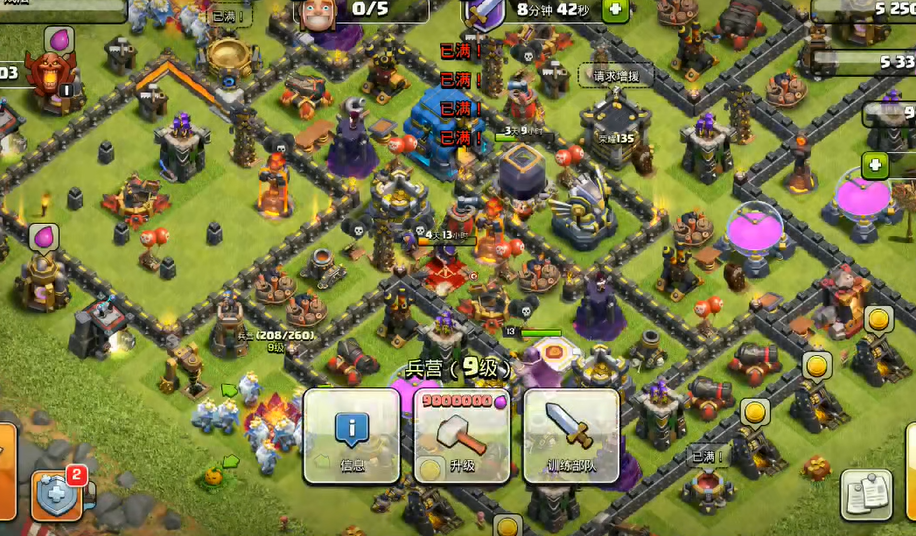Screen dimensions: 916x536
Task: Tap the 升级 upgrade hammer button
Action: [461, 435]
